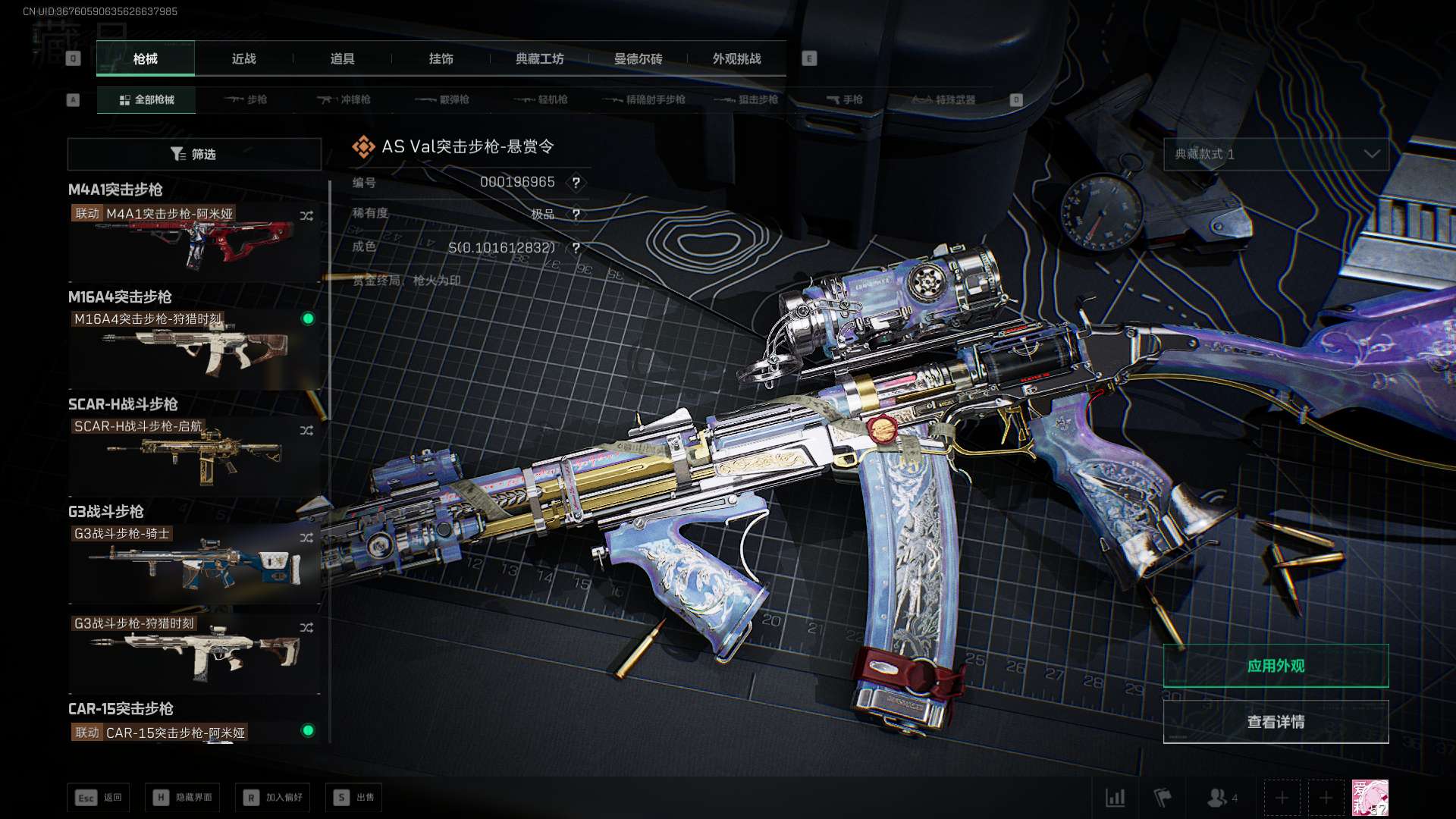The width and height of the screenshot is (1456, 819).
Task: Open the player avatar in the corner
Action: (x=1370, y=798)
